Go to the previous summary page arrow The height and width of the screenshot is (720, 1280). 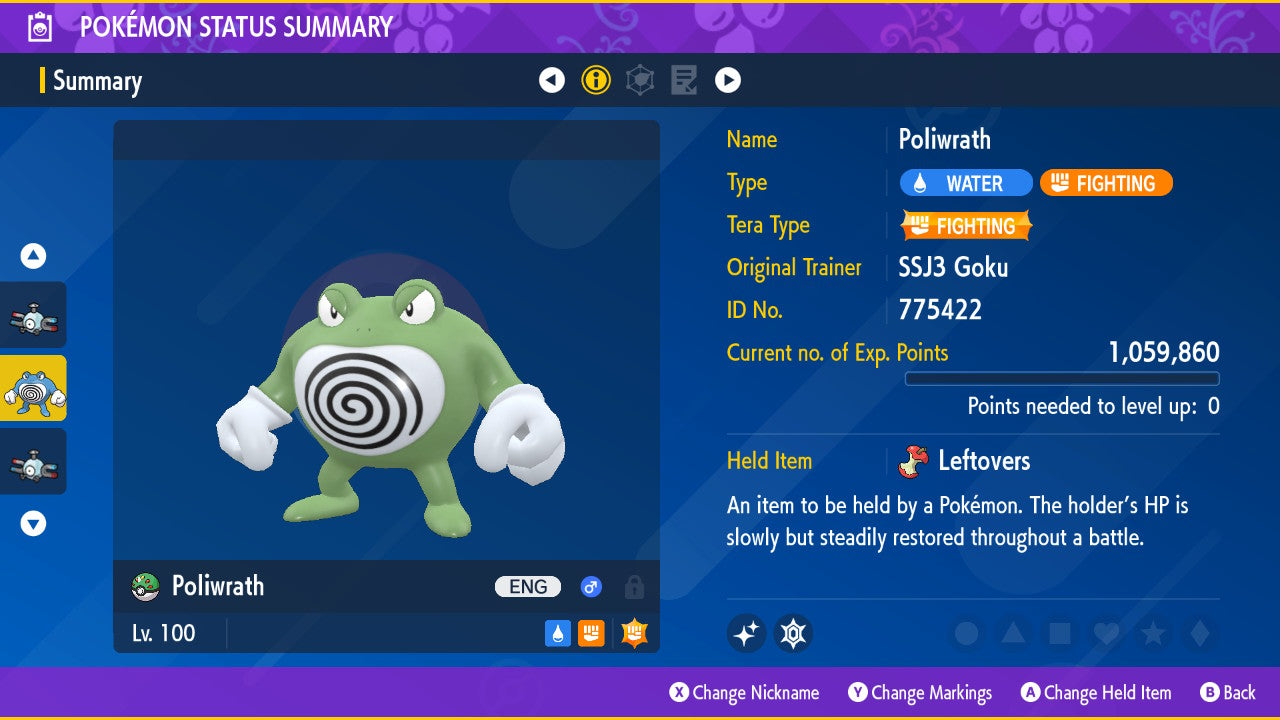point(552,80)
